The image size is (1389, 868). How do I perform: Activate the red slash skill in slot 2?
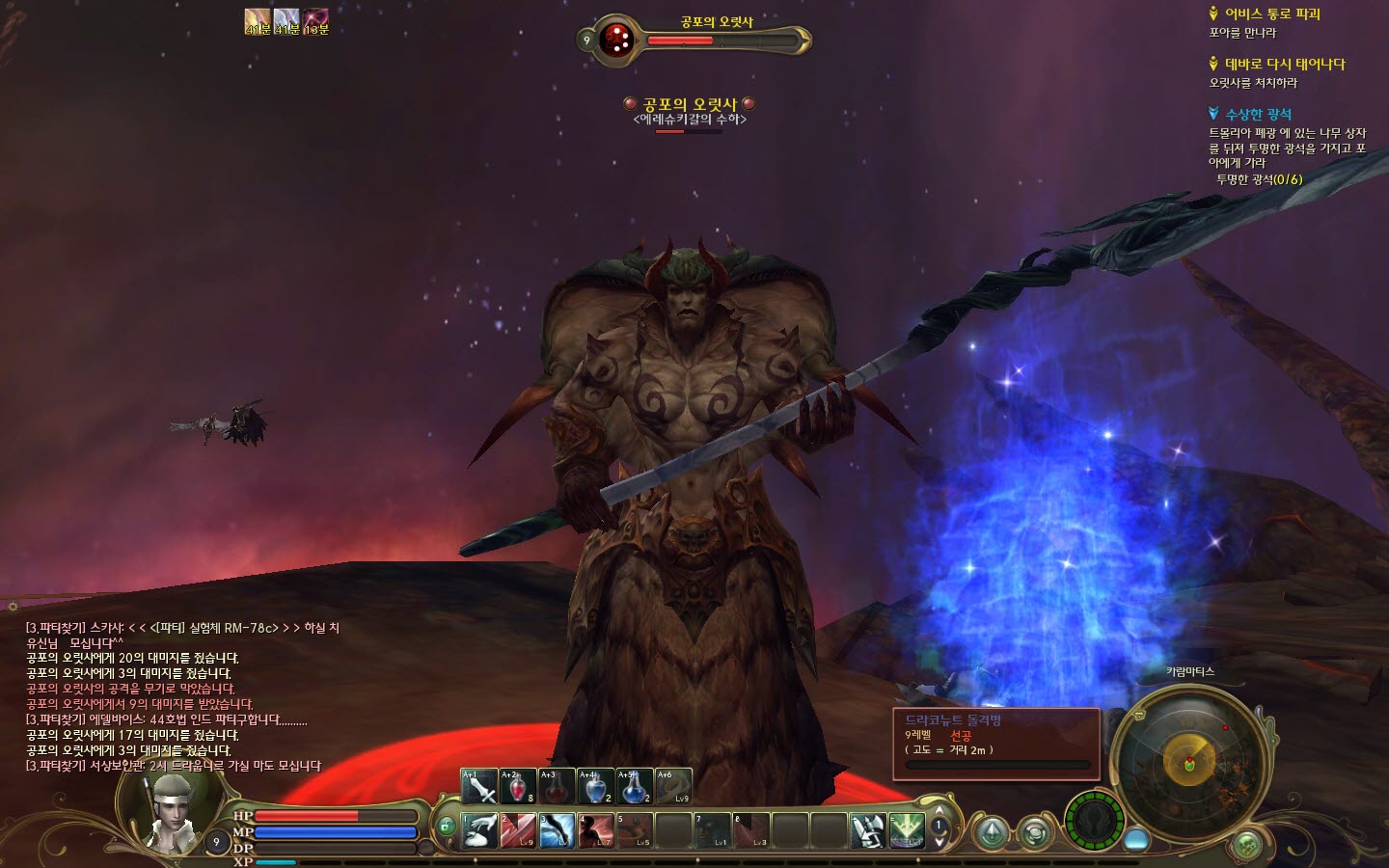(519, 830)
